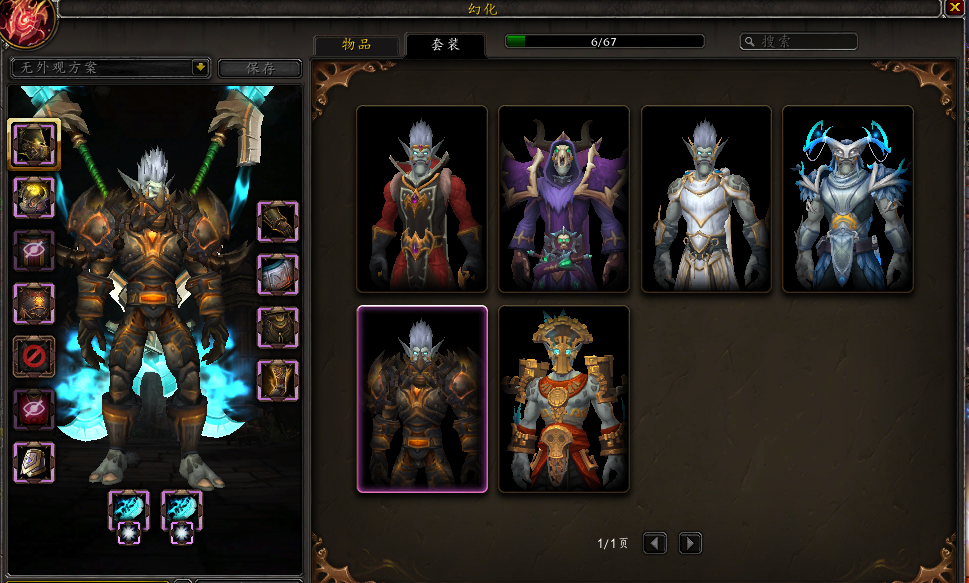
Task: Select the 套装 sets tab
Action: pos(445,45)
